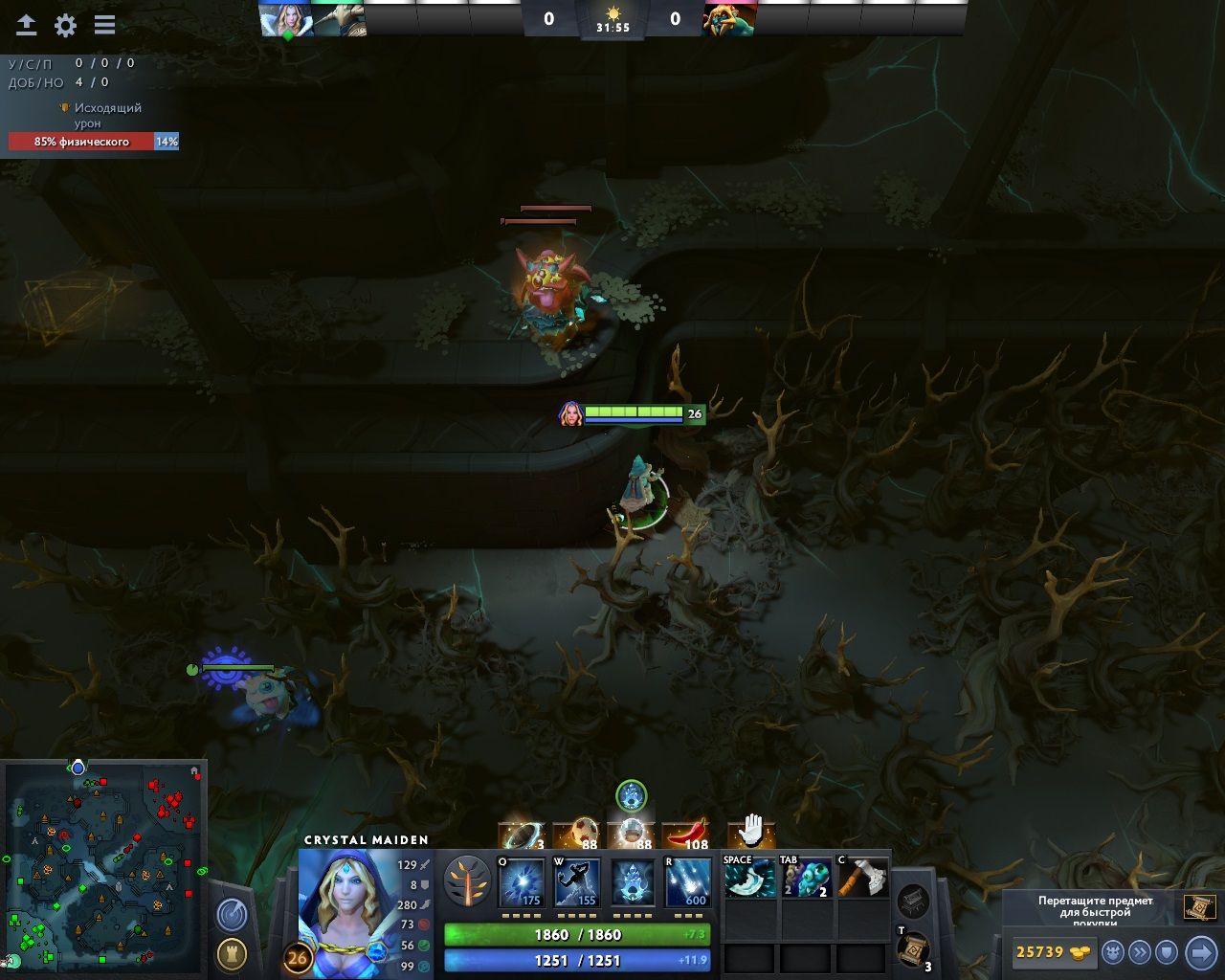Open the talent tree

(x=467, y=880)
